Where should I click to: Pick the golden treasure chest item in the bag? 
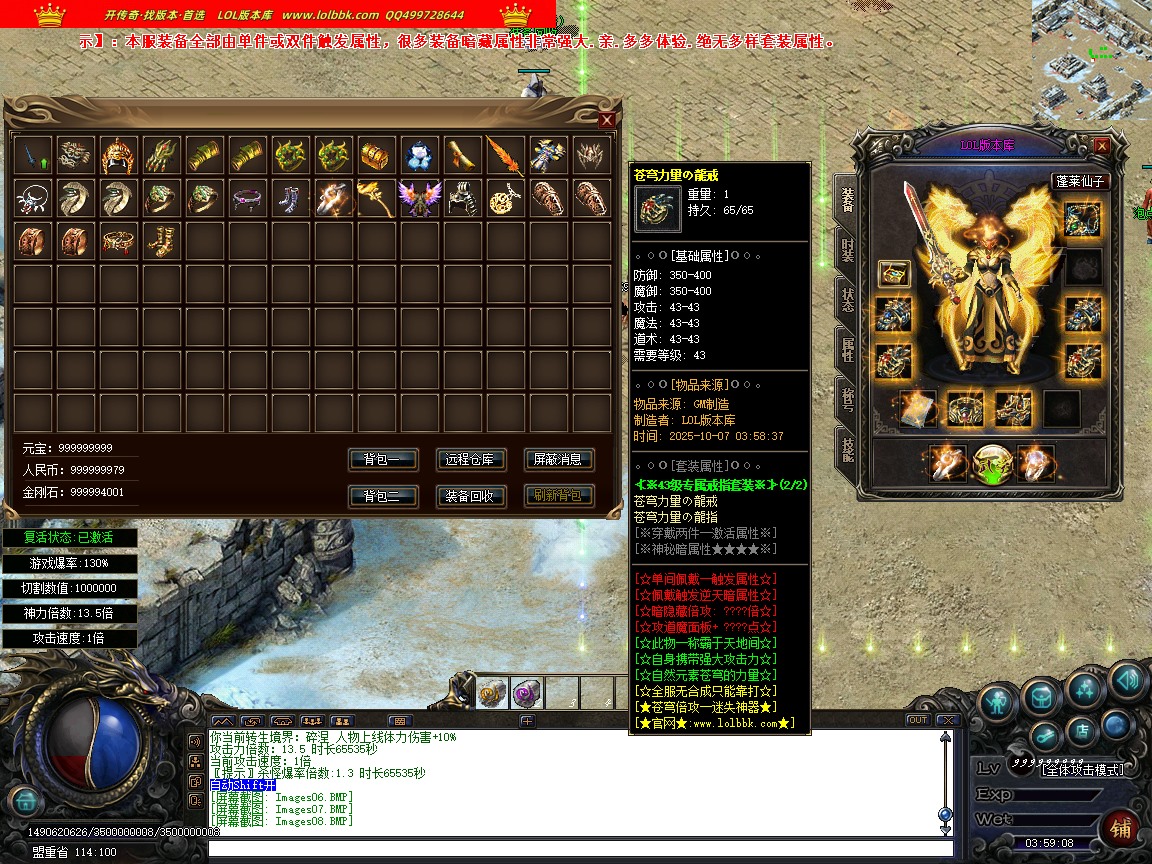coord(377,155)
